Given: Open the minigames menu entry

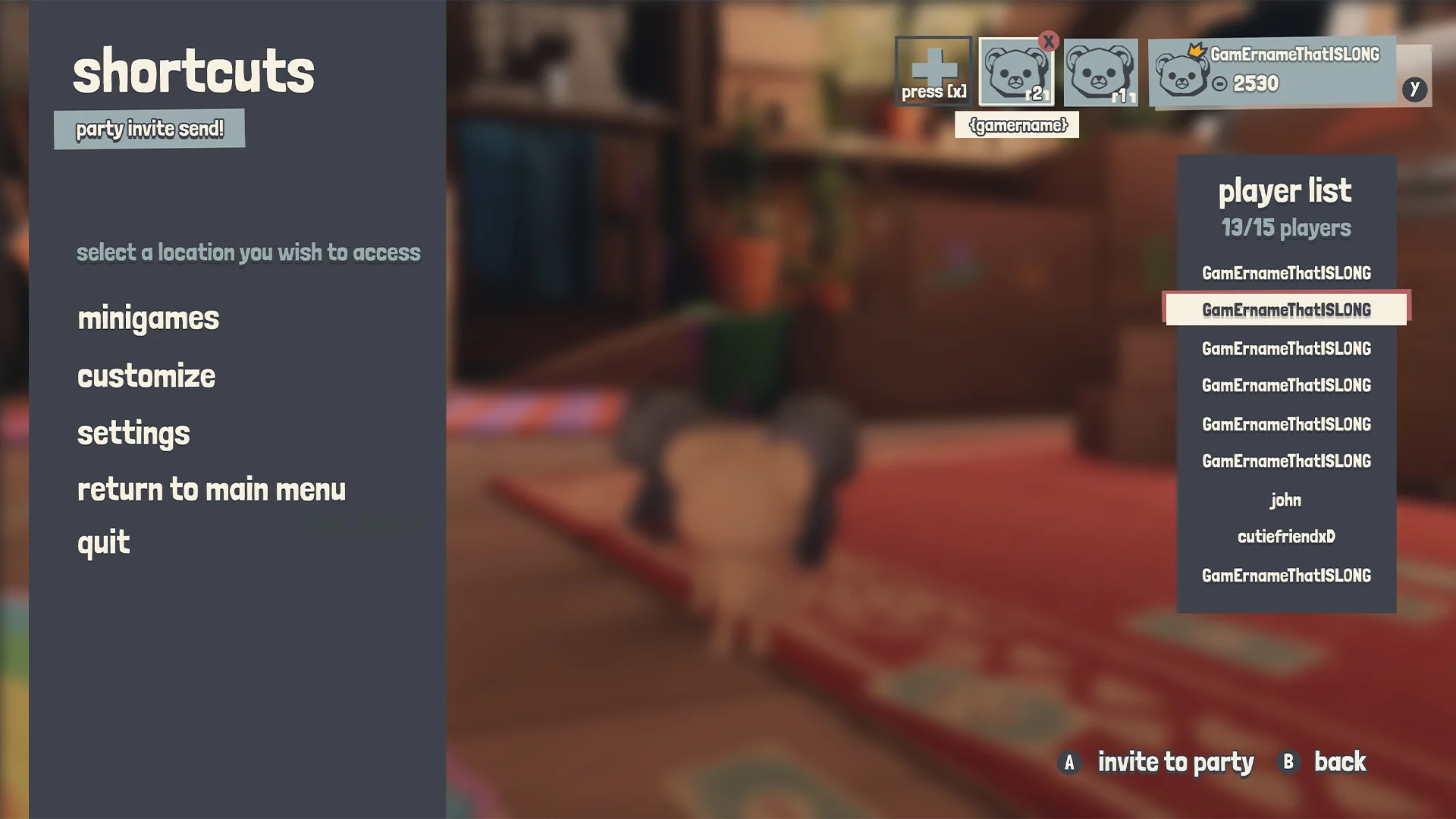Looking at the screenshot, I should click(148, 318).
